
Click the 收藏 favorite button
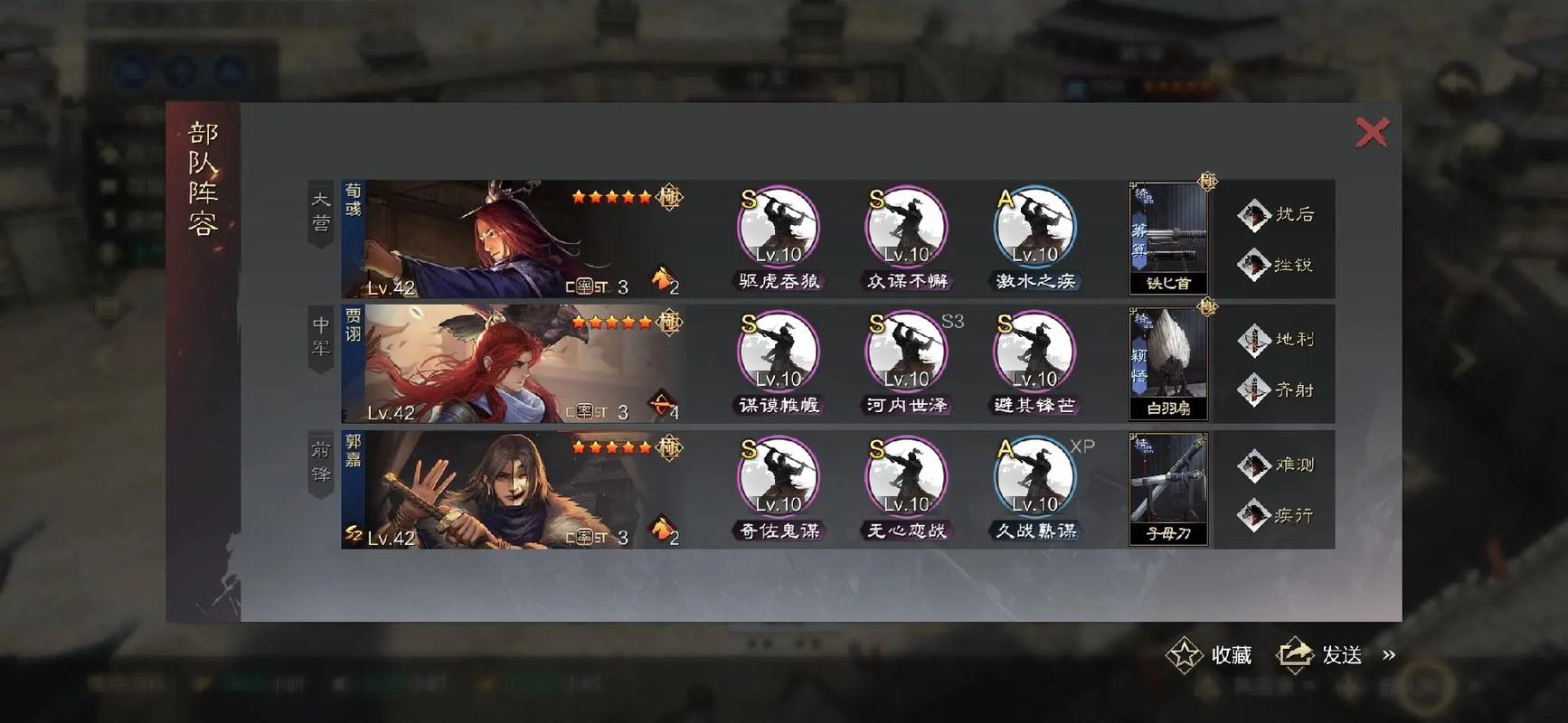click(1210, 655)
